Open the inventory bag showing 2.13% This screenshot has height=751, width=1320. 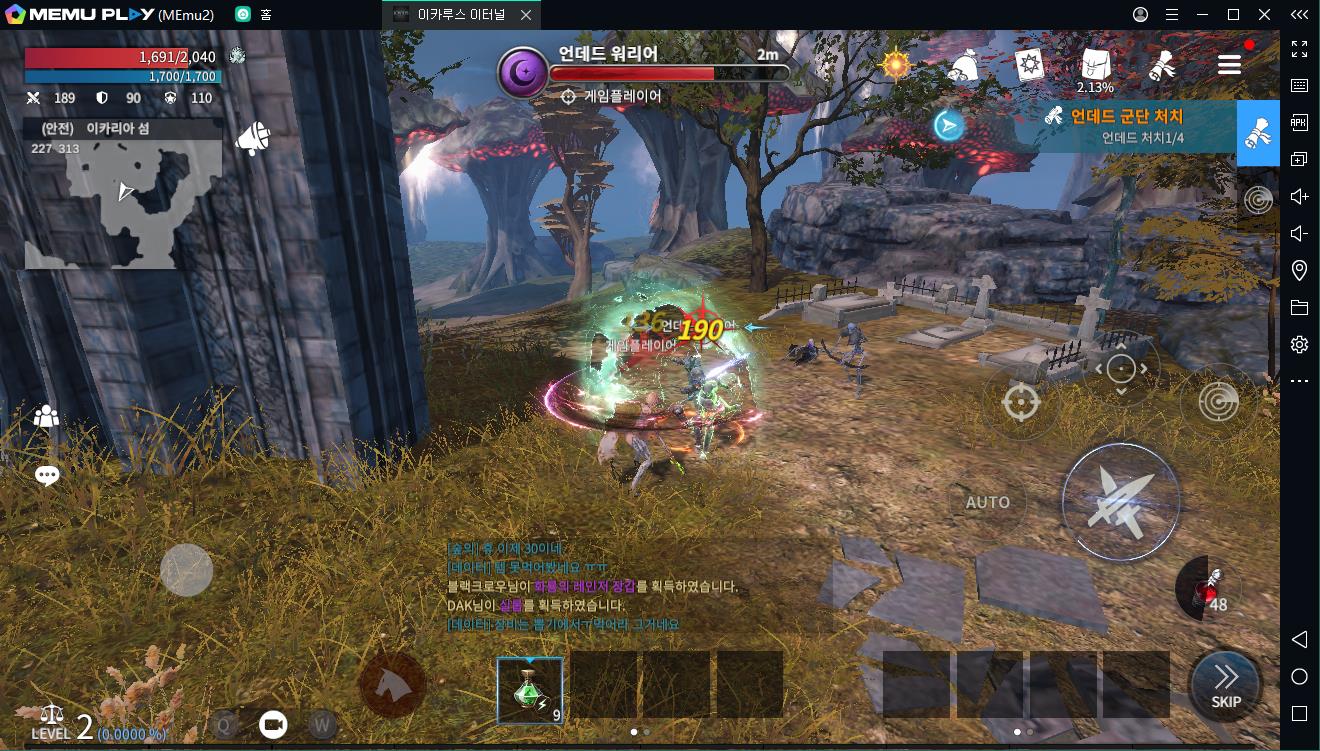point(1095,66)
